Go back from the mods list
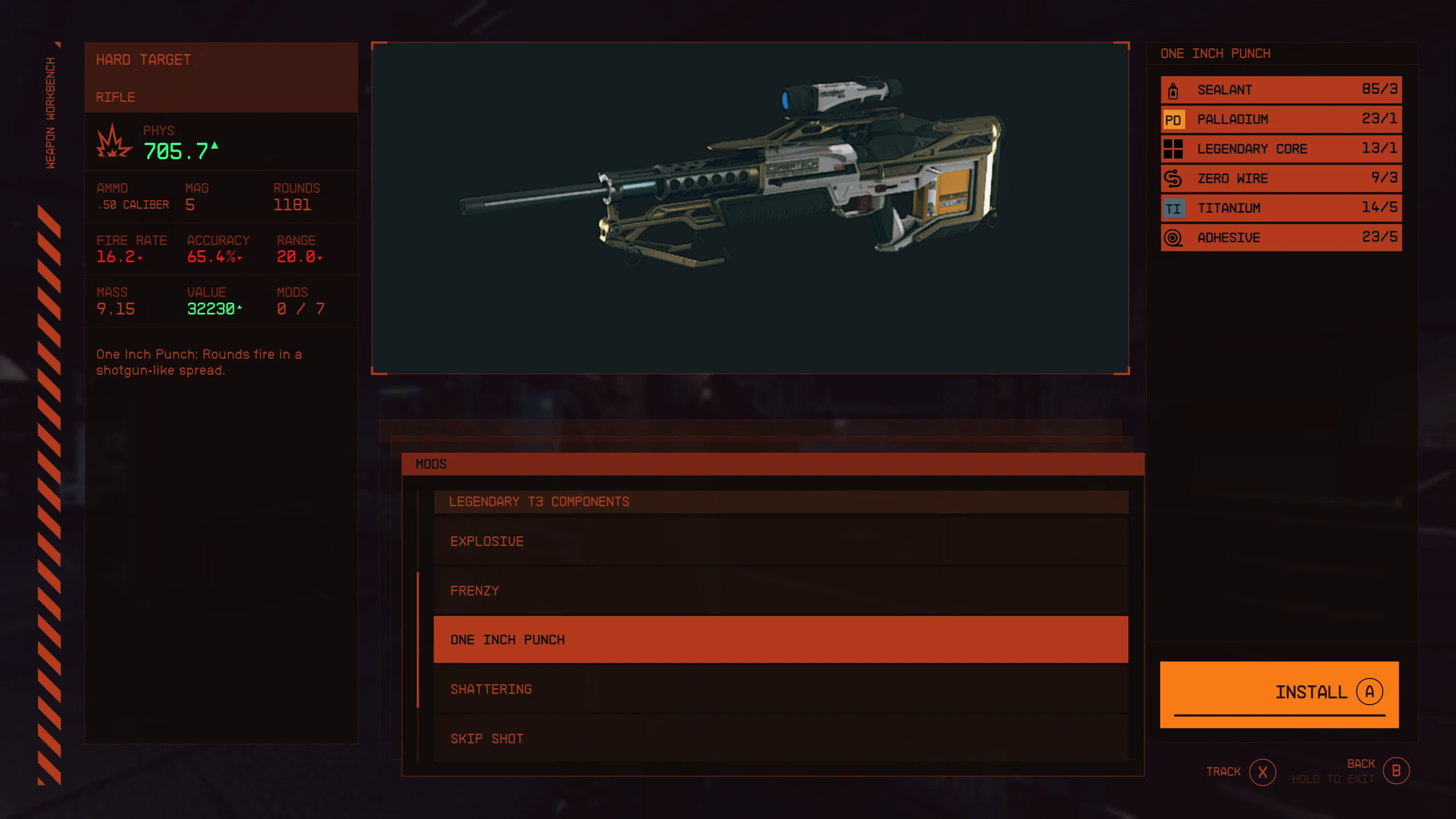The height and width of the screenshot is (819, 1456). pos(1396,771)
